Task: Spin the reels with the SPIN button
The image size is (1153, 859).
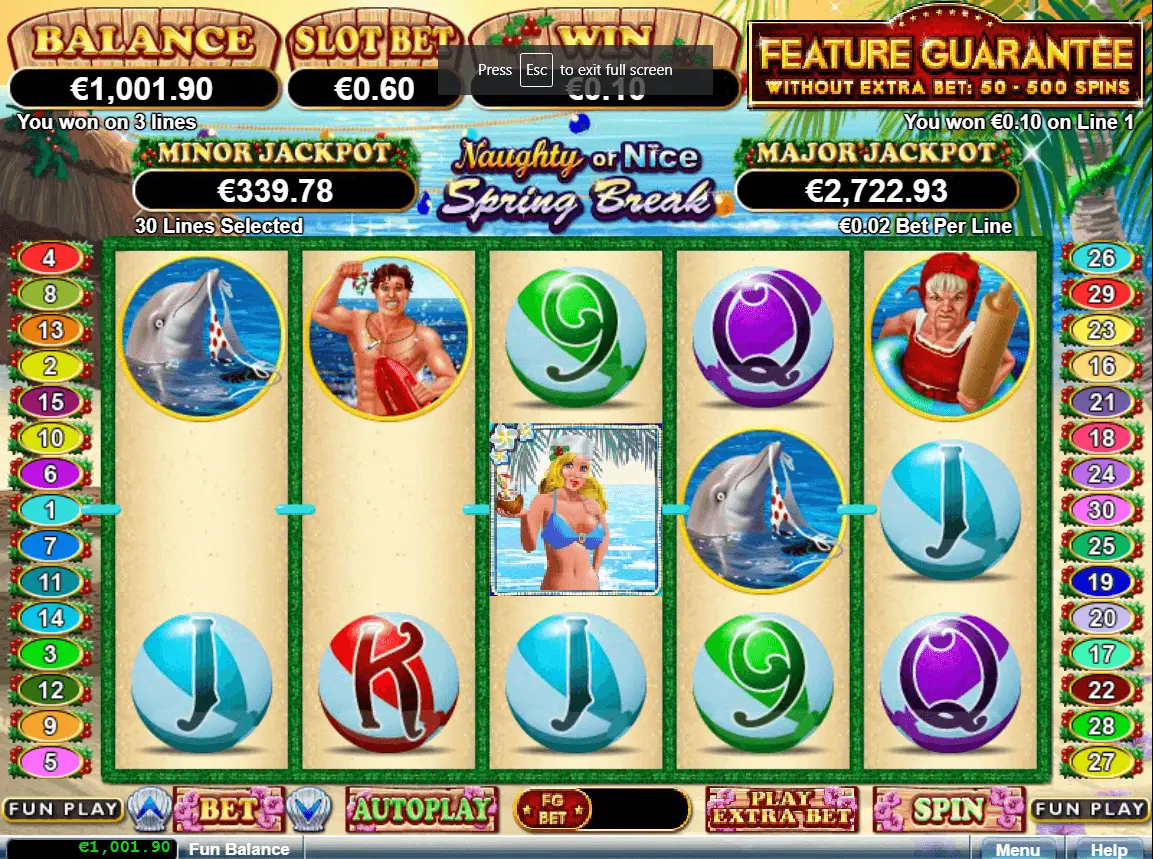Action: point(948,809)
